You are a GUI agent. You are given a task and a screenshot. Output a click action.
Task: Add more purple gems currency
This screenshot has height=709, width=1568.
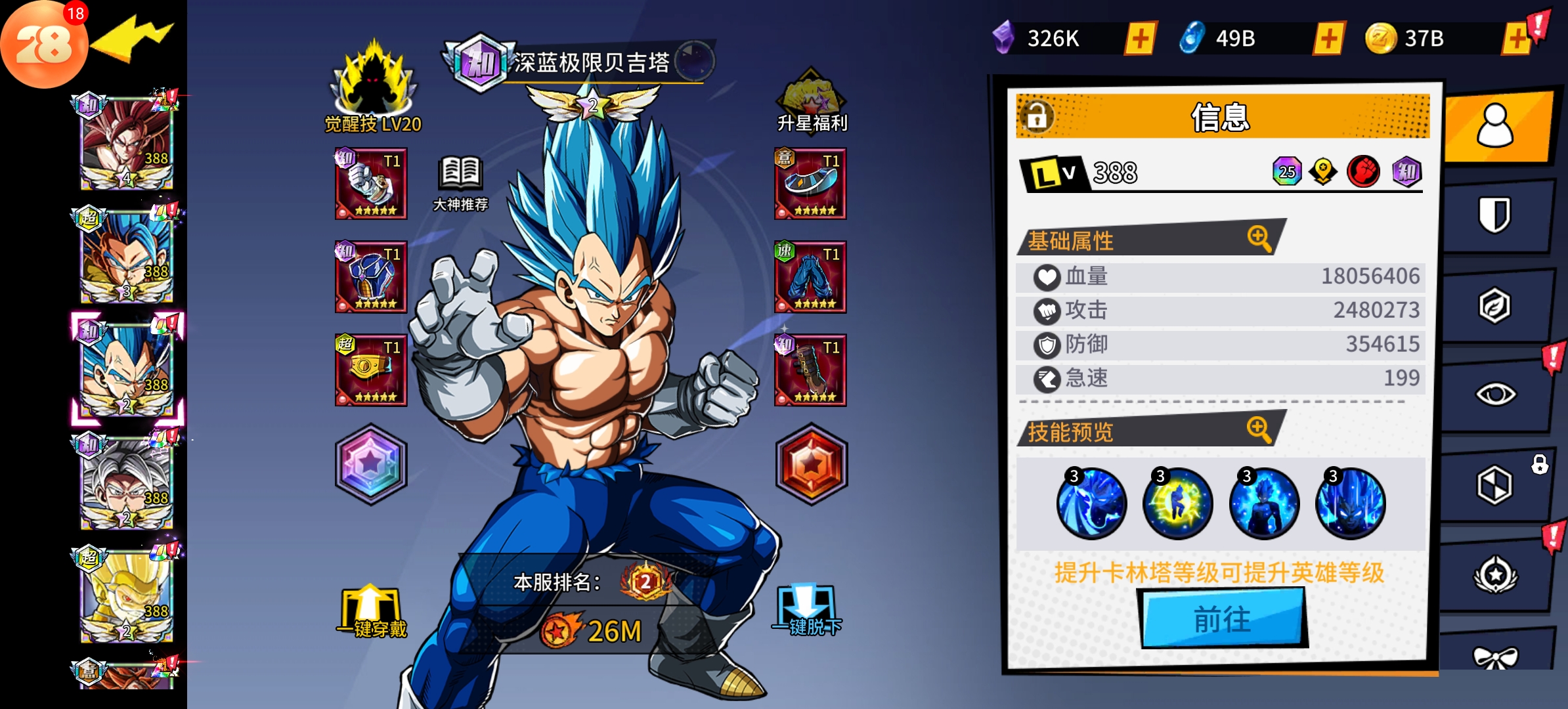pos(1141,38)
